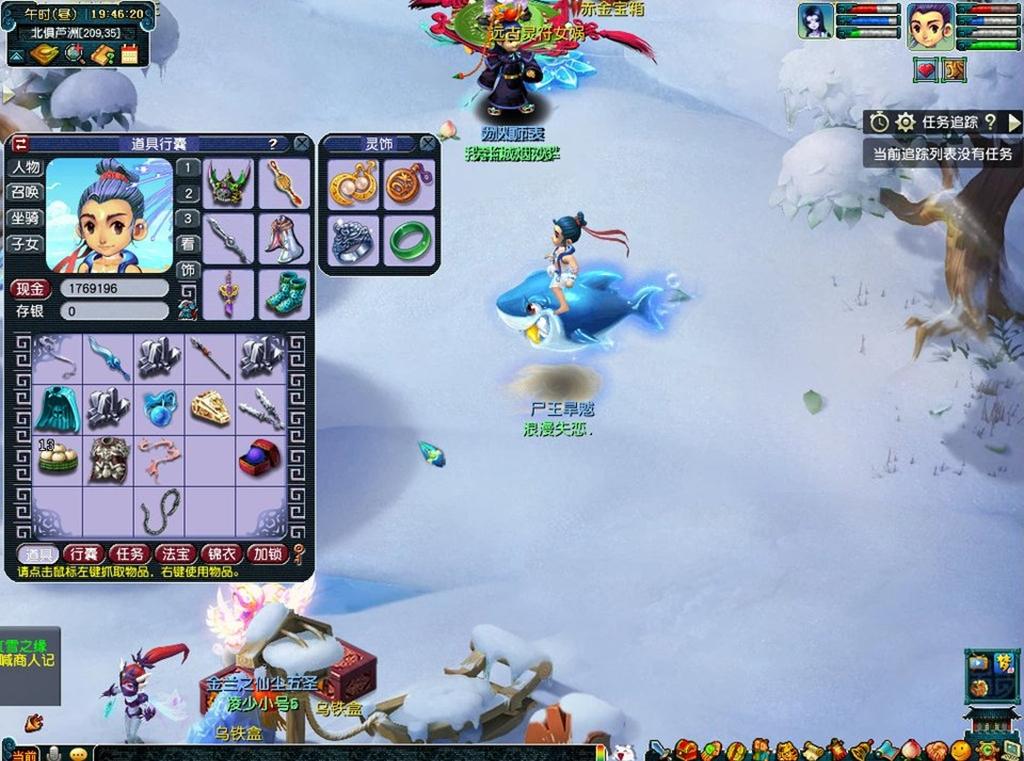Screen dimensions: 1024x761
Task: Click the golden helmet inventory item
Action: point(210,407)
